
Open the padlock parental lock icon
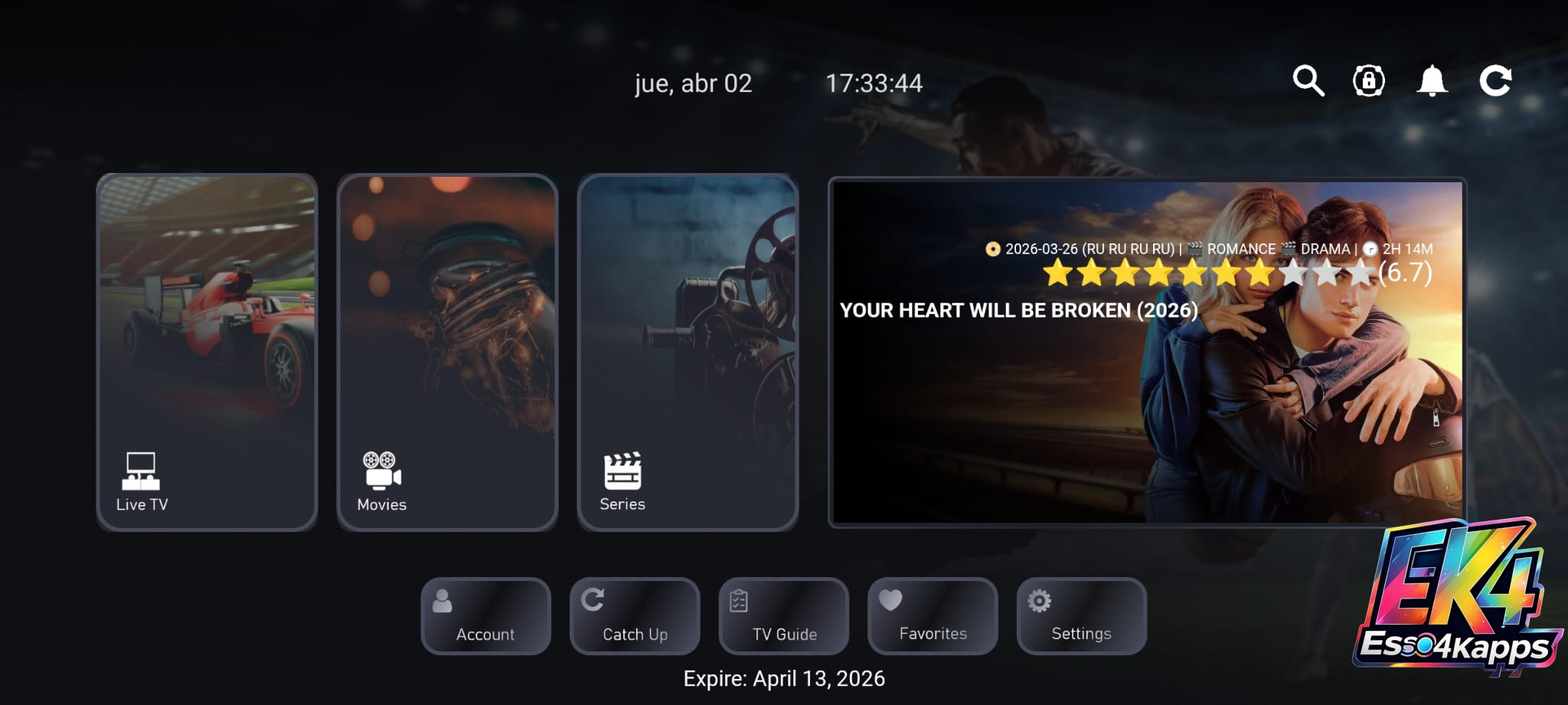pos(1369,80)
